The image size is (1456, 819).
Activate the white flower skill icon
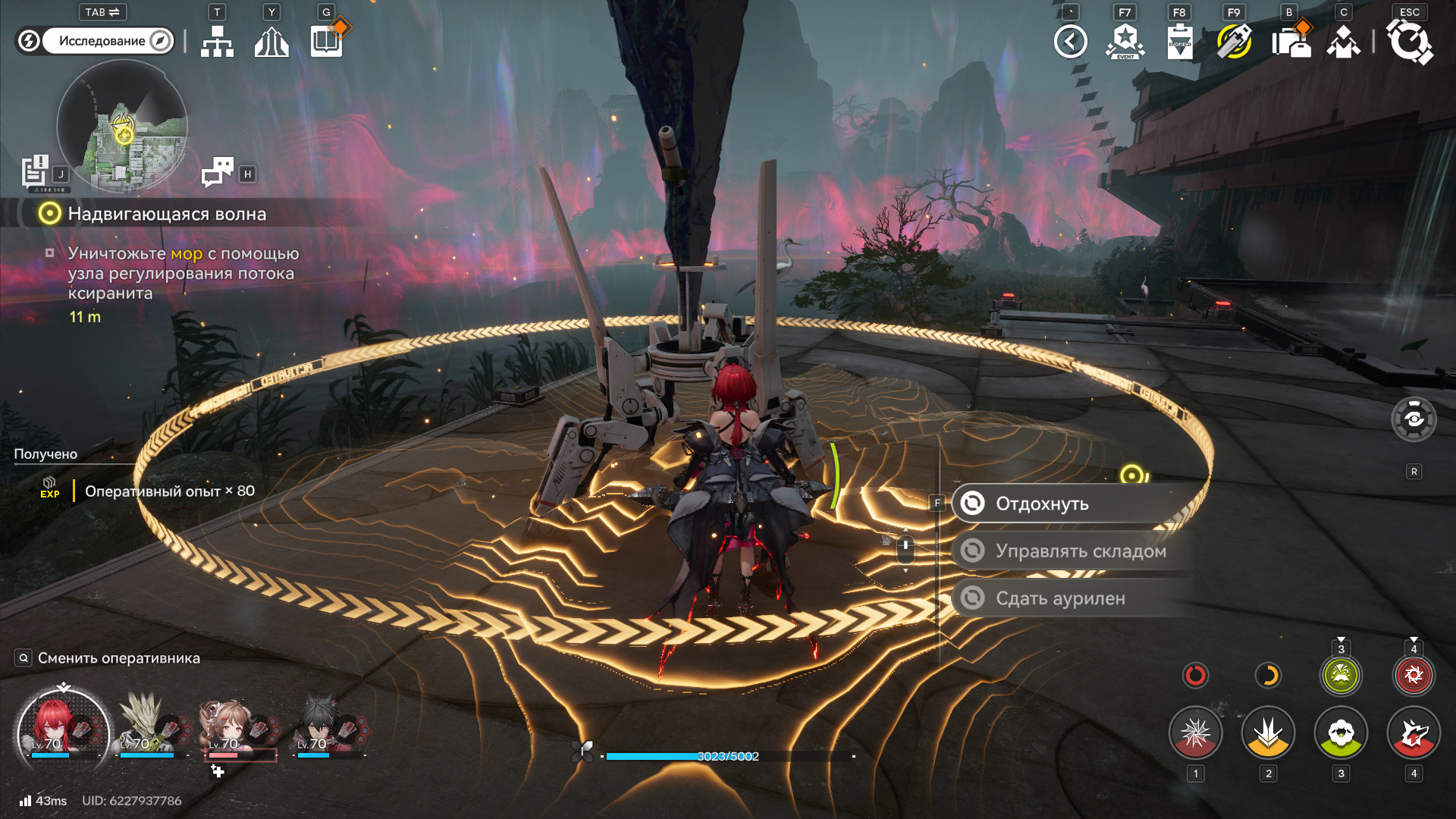(1341, 733)
